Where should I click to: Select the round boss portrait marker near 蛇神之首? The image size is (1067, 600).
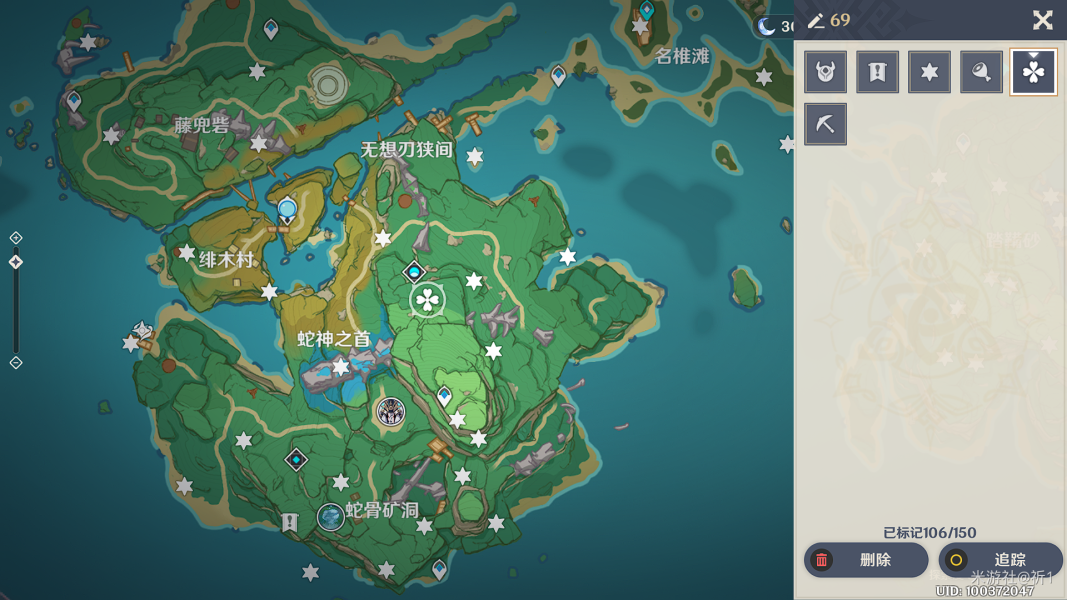coord(390,411)
